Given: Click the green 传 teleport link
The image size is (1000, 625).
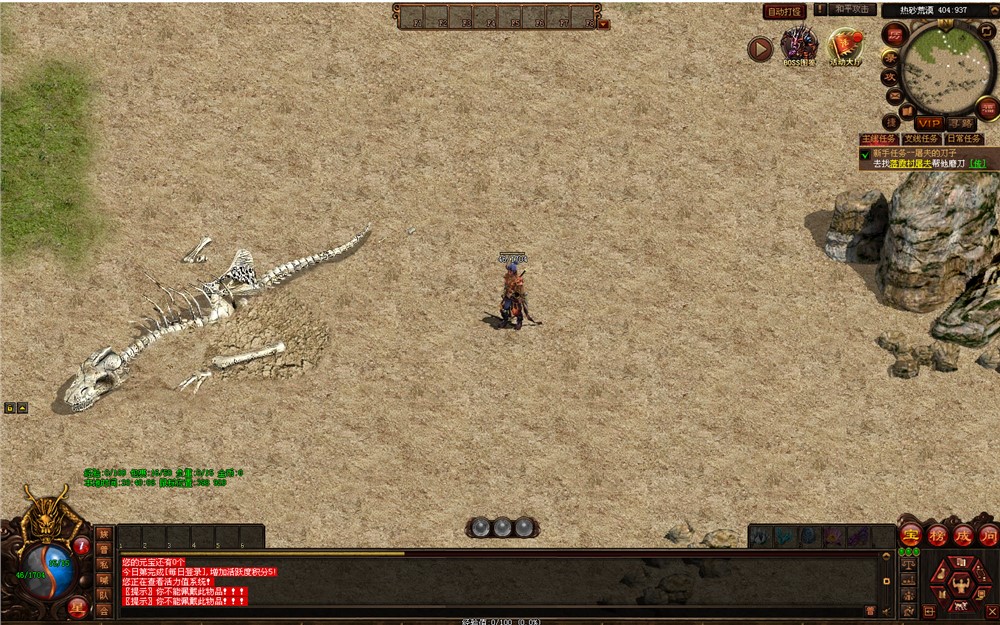Looking at the screenshot, I should (977, 163).
